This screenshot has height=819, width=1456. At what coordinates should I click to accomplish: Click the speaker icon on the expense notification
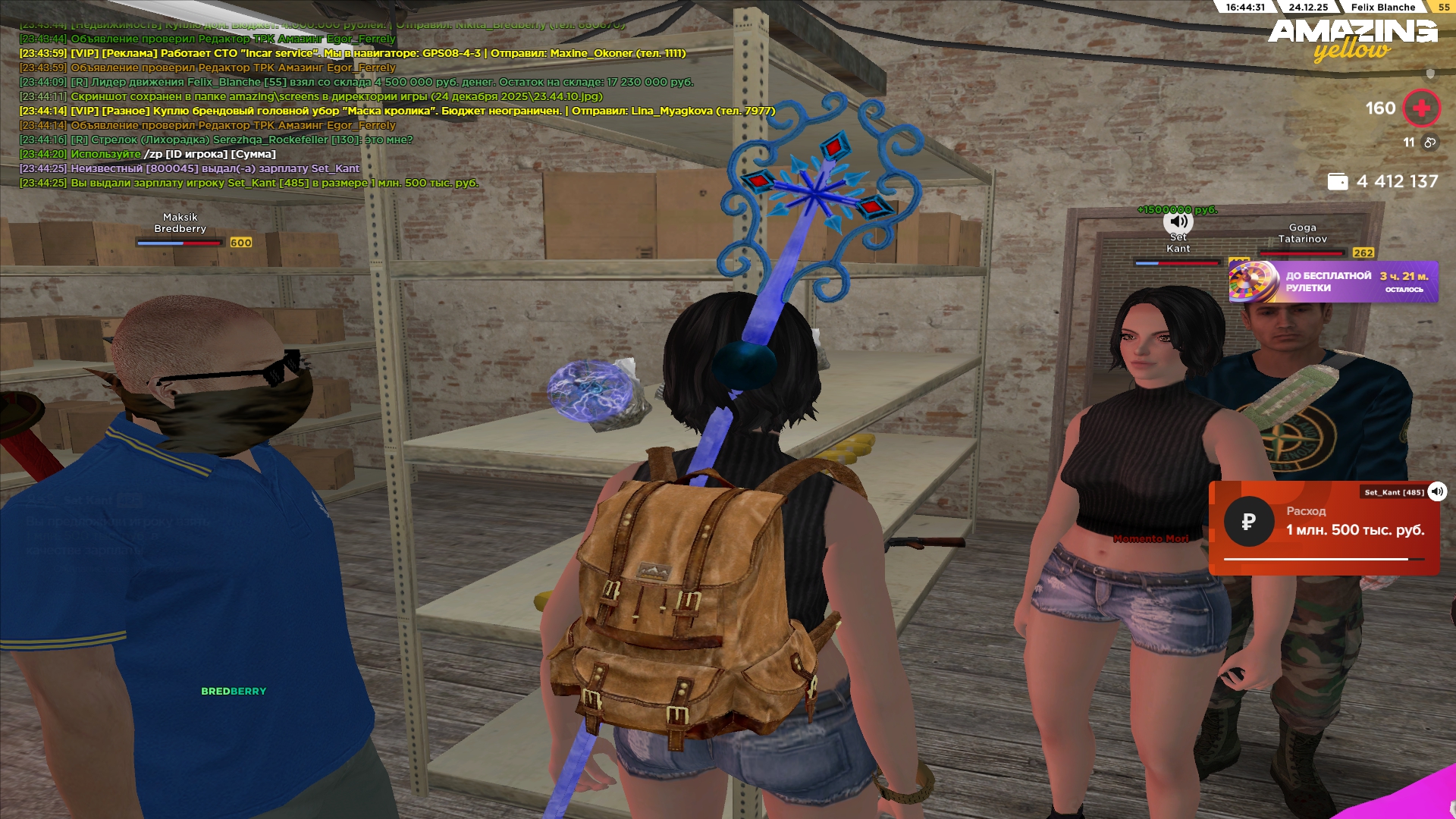[x=1437, y=491]
